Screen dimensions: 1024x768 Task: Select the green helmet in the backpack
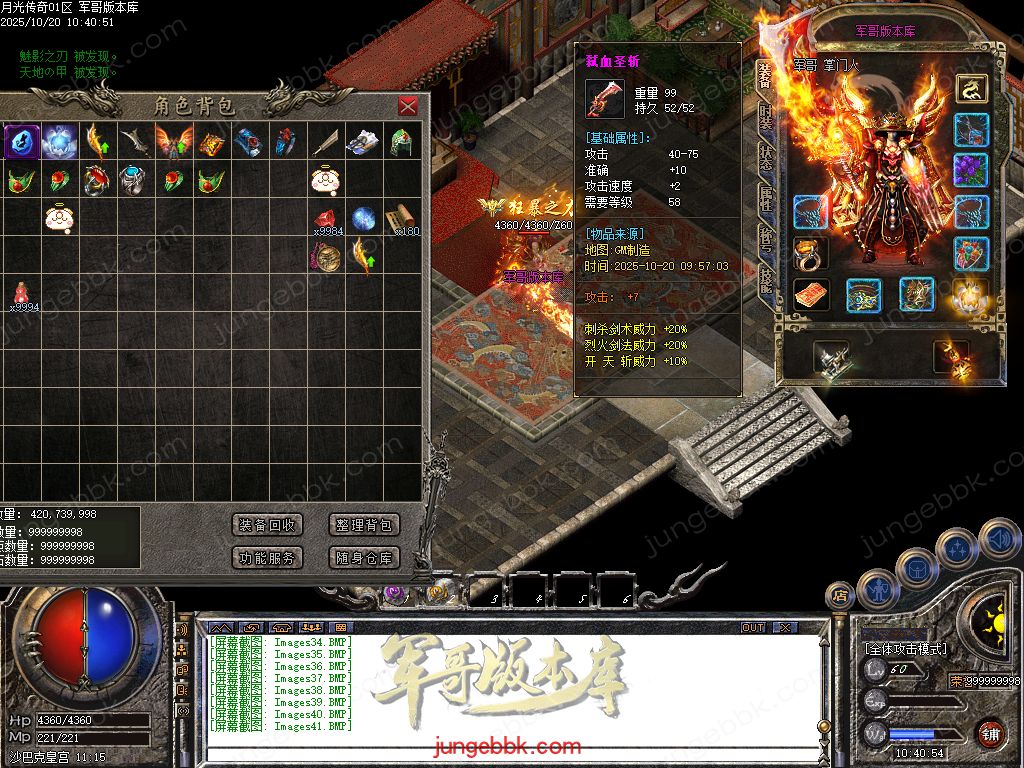point(402,141)
